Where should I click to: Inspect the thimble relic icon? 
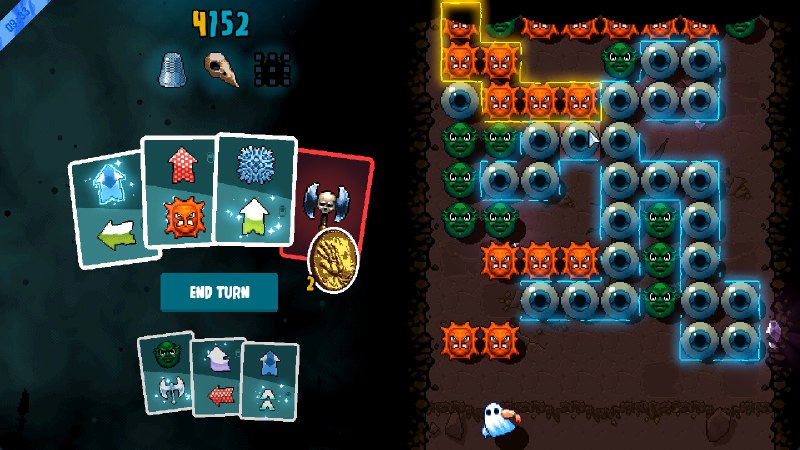tap(169, 69)
